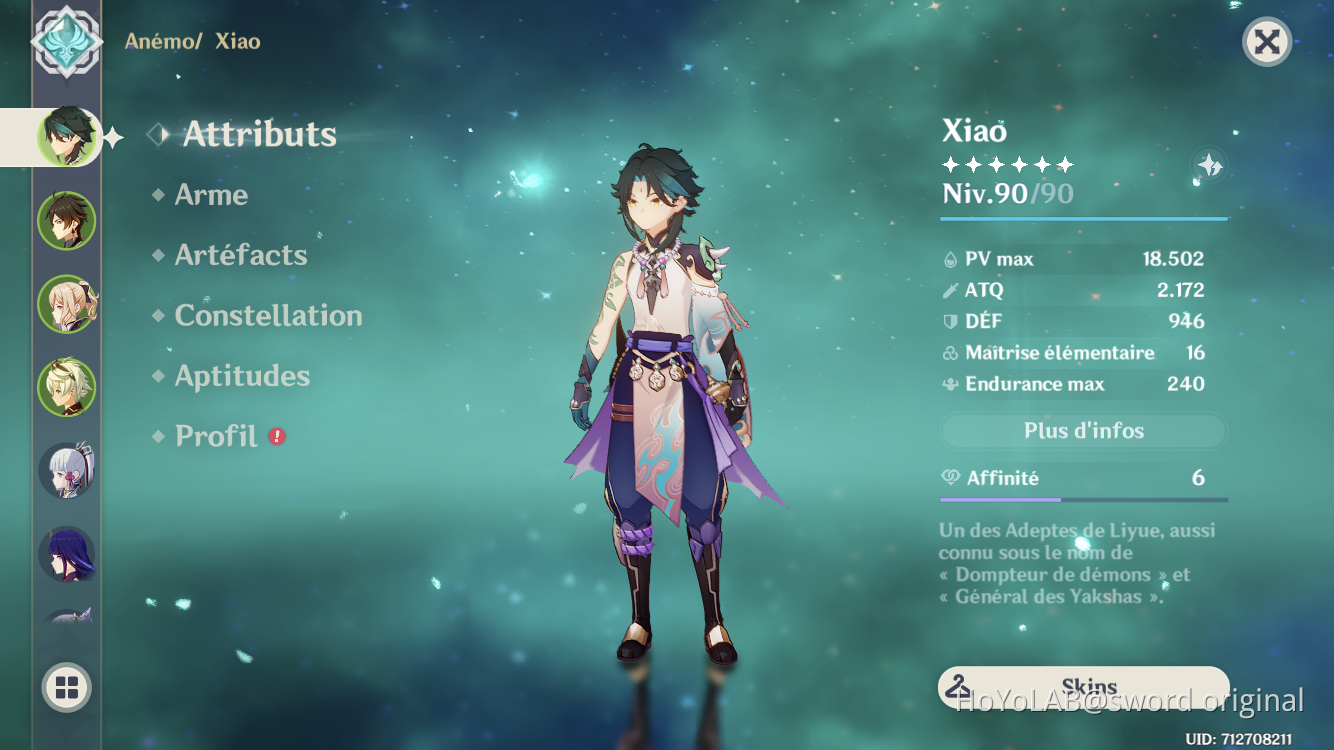
Task: Click the DÉF shield stat icon
Action: pyautogui.click(x=950, y=321)
